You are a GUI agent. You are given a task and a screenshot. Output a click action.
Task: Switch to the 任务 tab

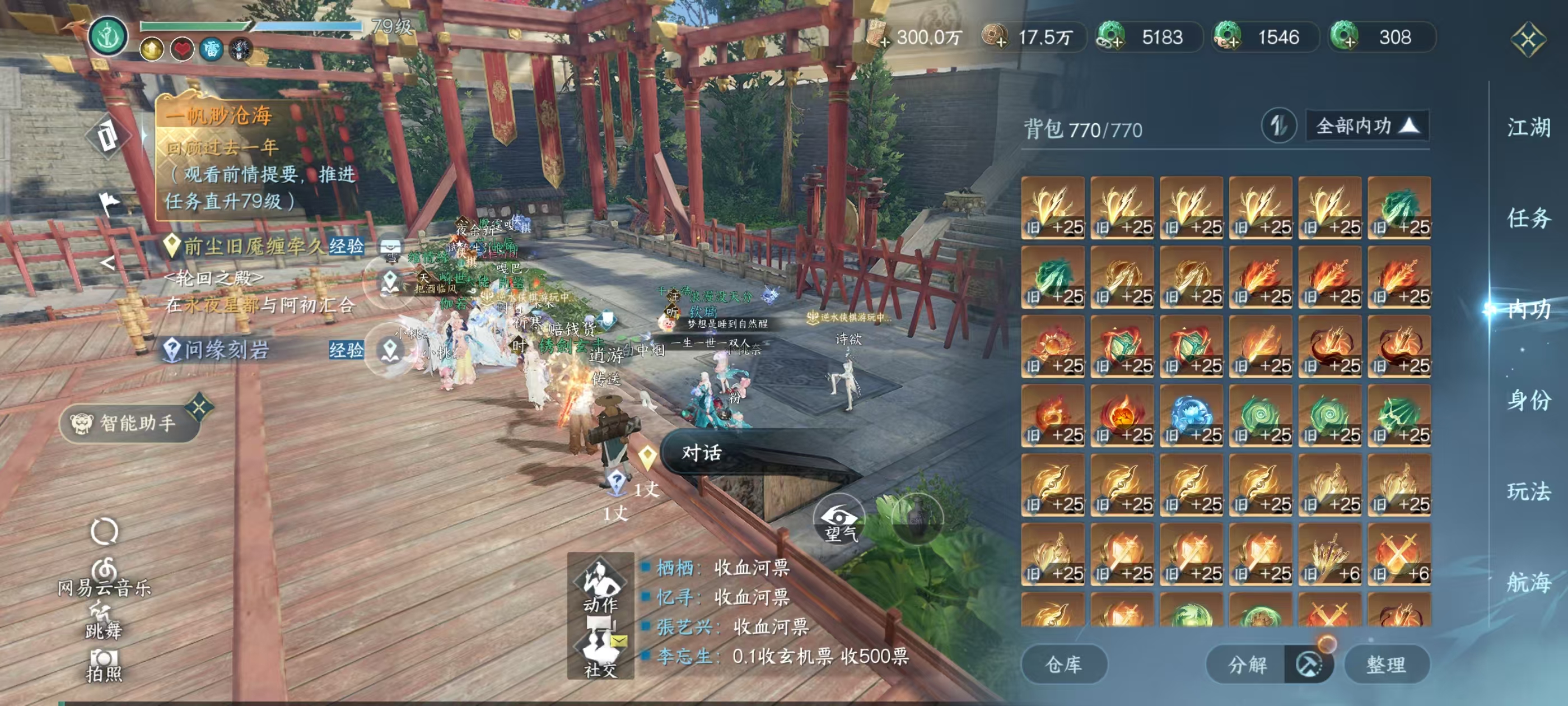pos(1528,218)
